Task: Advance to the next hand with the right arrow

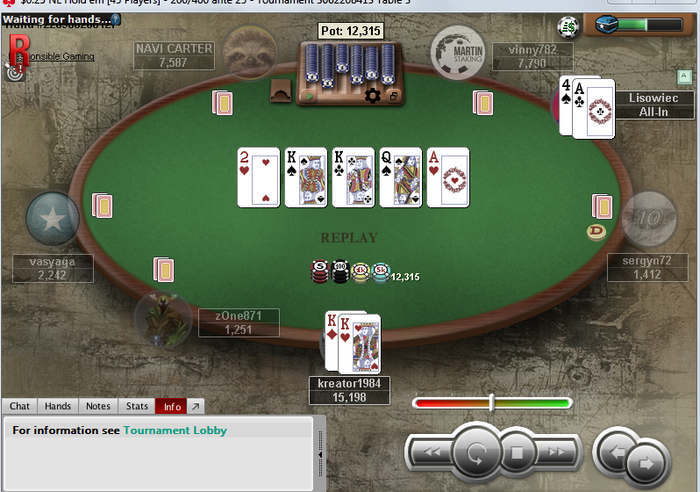Action: pos(647,462)
